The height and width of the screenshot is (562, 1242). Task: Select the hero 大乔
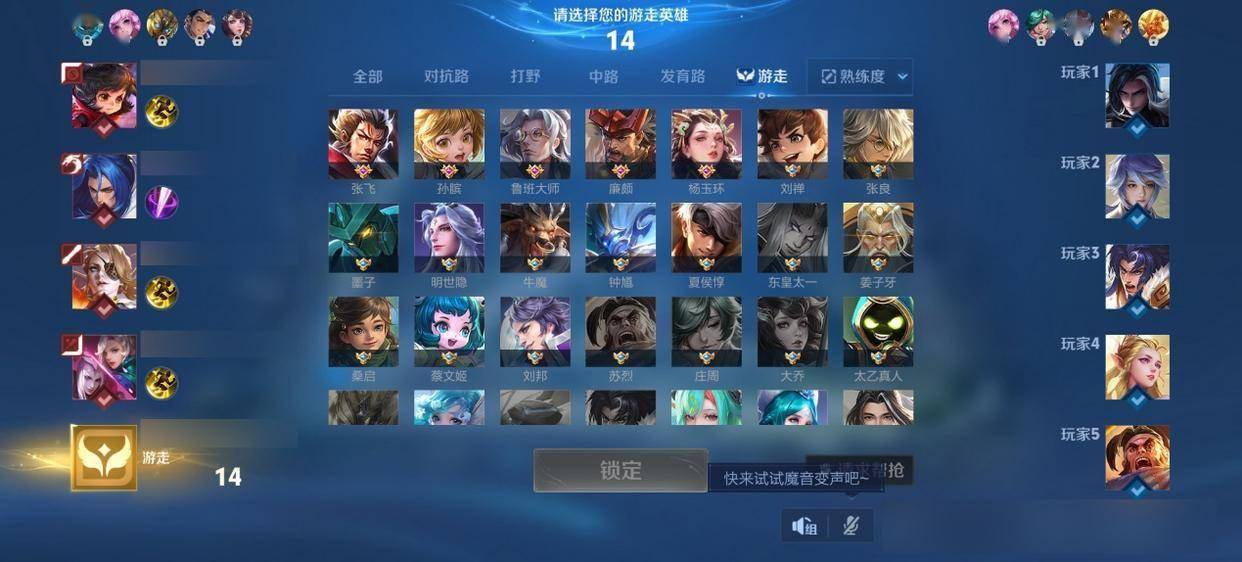[792, 331]
